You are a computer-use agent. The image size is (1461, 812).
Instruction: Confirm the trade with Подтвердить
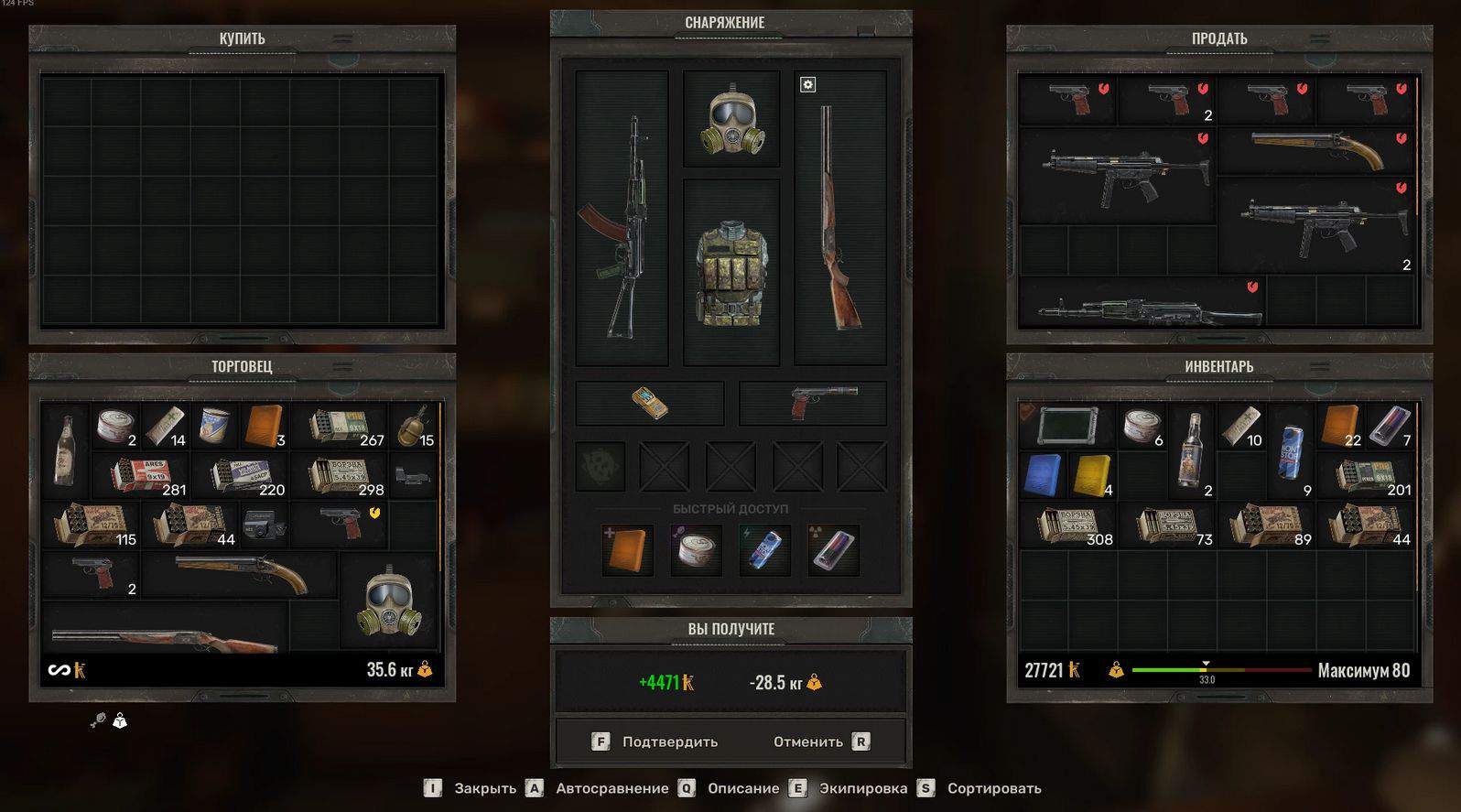669,742
